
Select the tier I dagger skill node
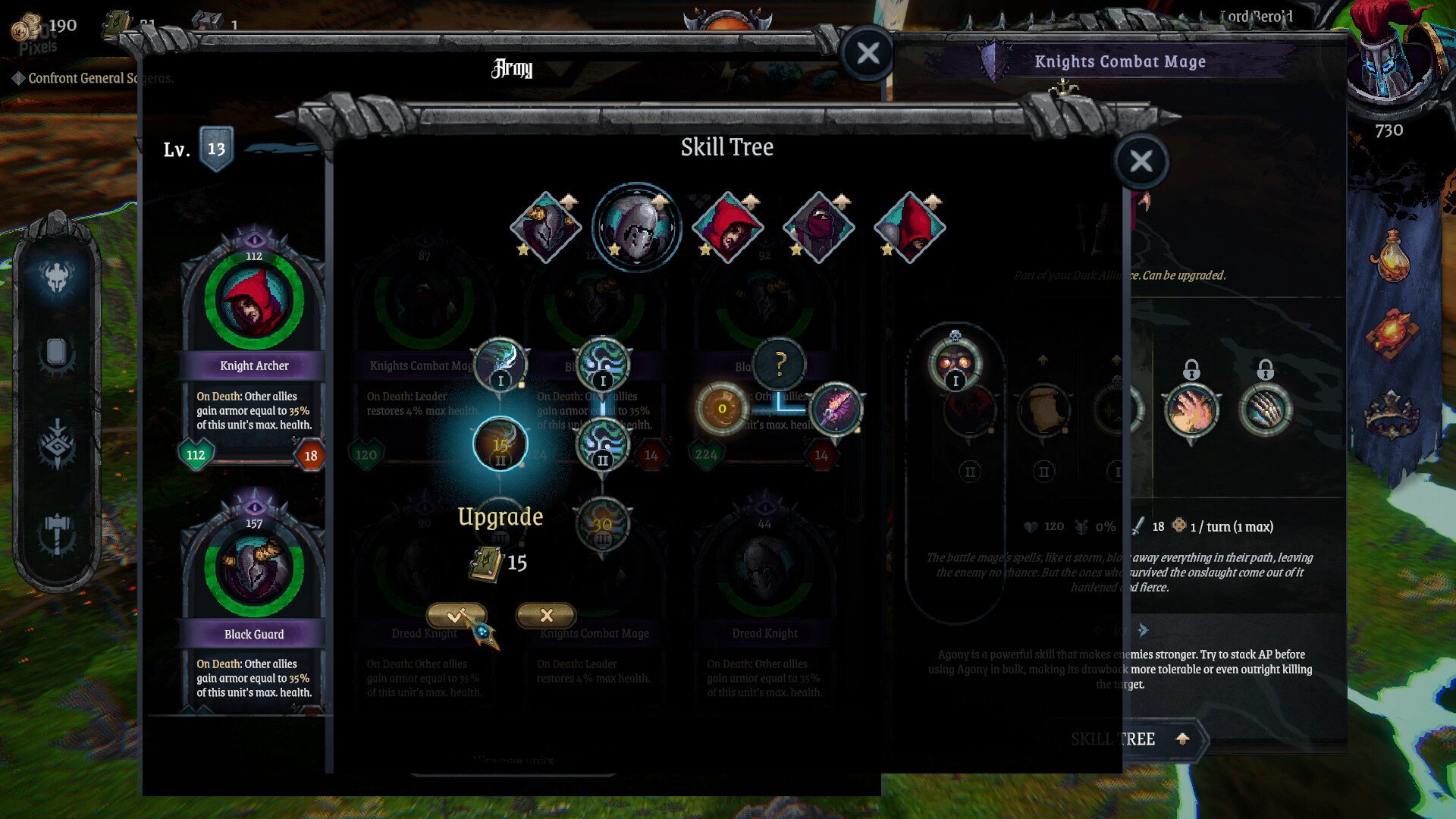pos(500,365)
